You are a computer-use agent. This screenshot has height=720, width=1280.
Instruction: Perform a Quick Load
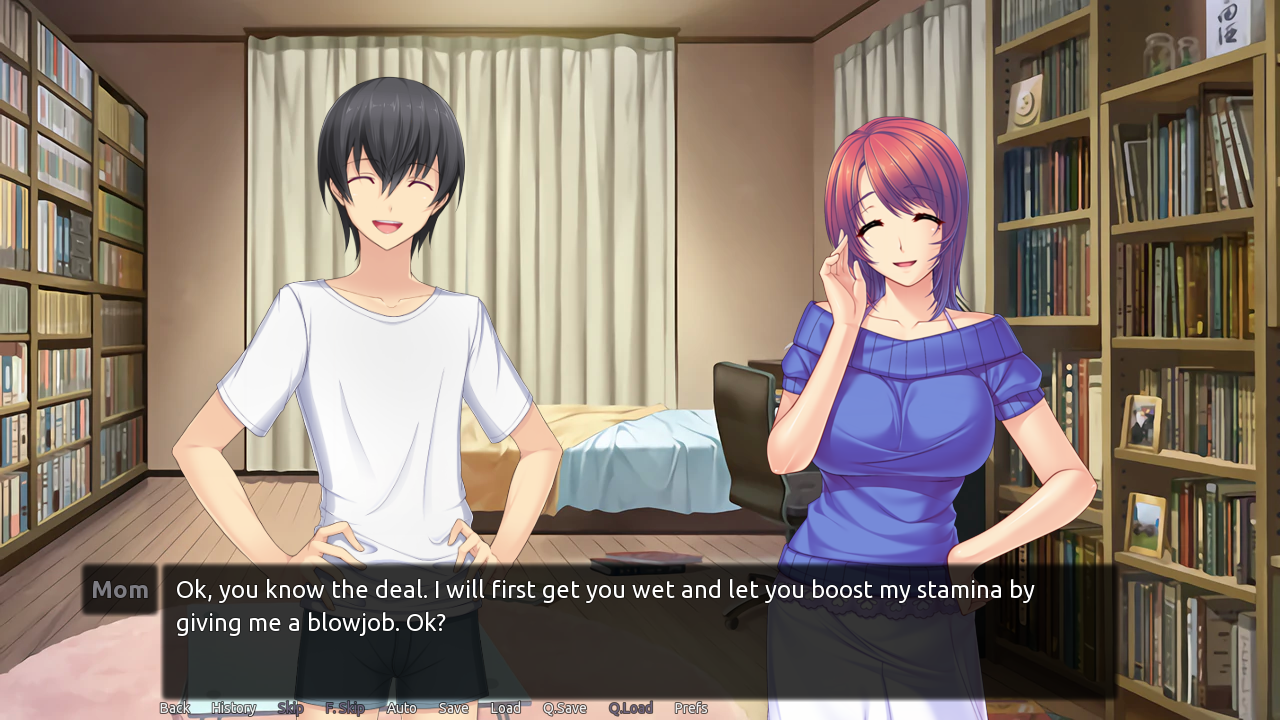click(x=631, y=708)
